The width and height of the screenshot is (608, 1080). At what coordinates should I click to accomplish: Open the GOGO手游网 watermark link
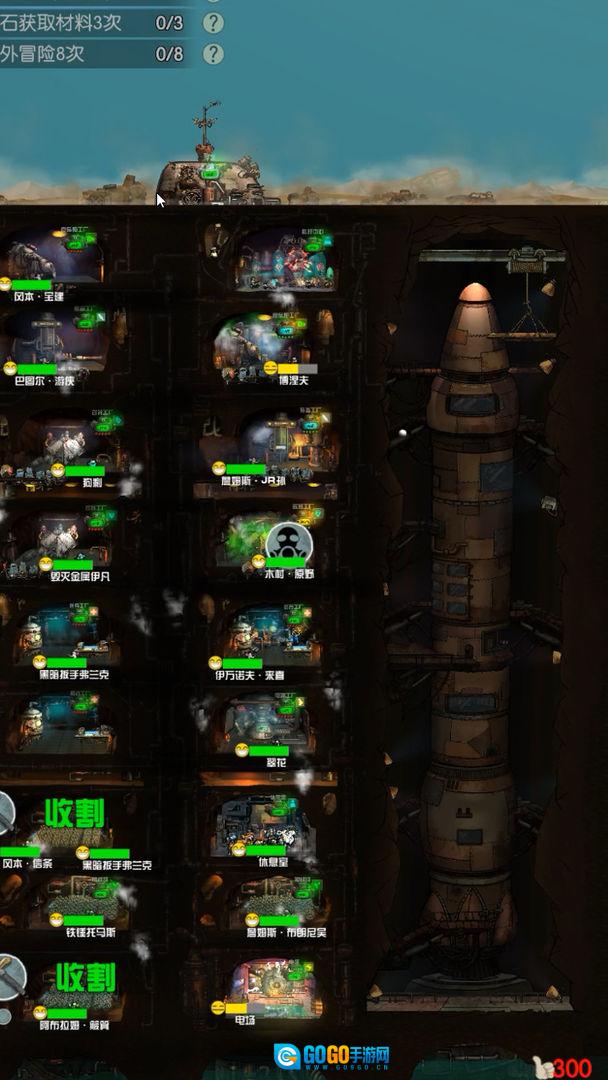[x=332, y=1056]
